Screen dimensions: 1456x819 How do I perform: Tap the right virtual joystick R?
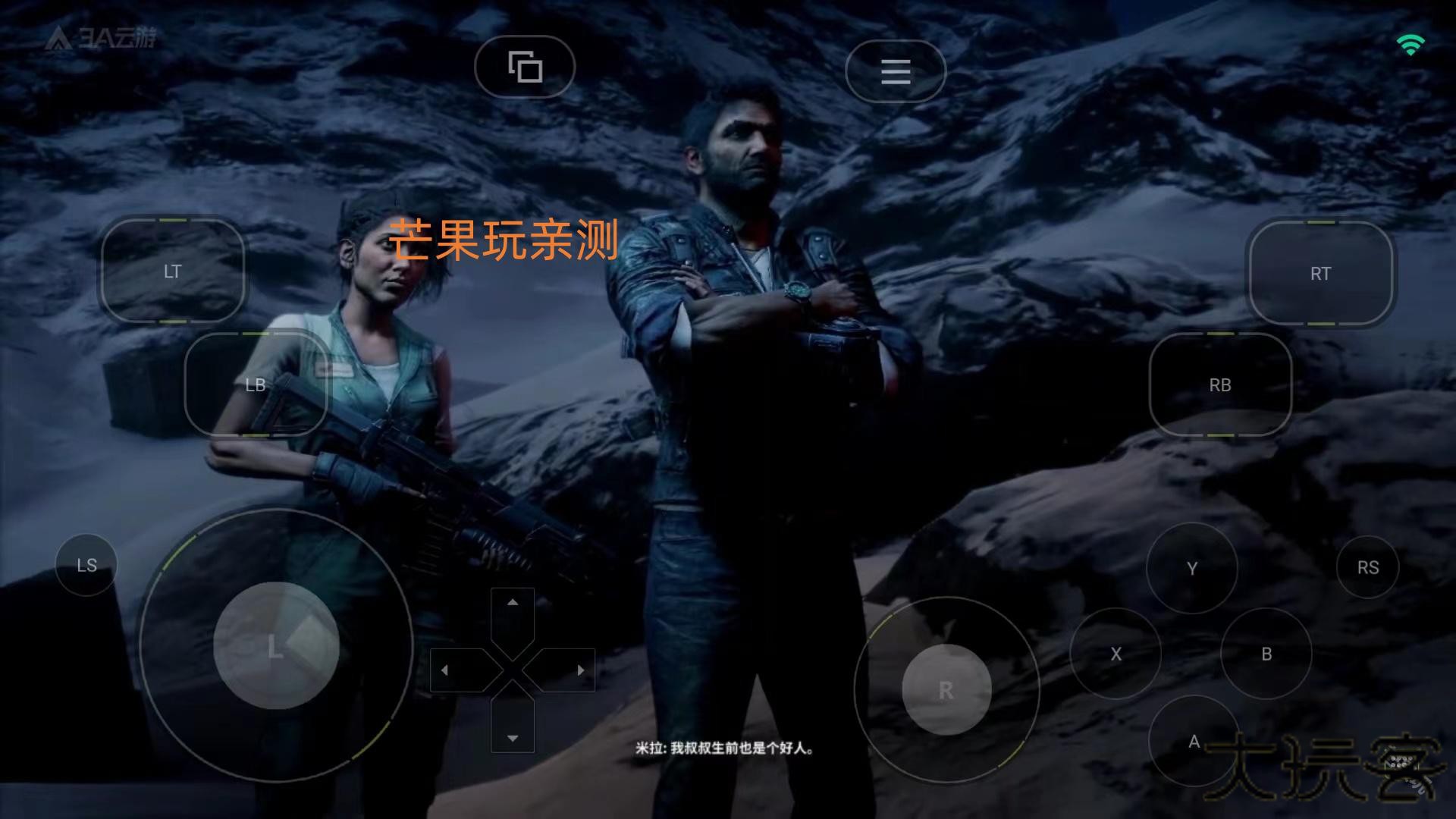pos(944,689)
